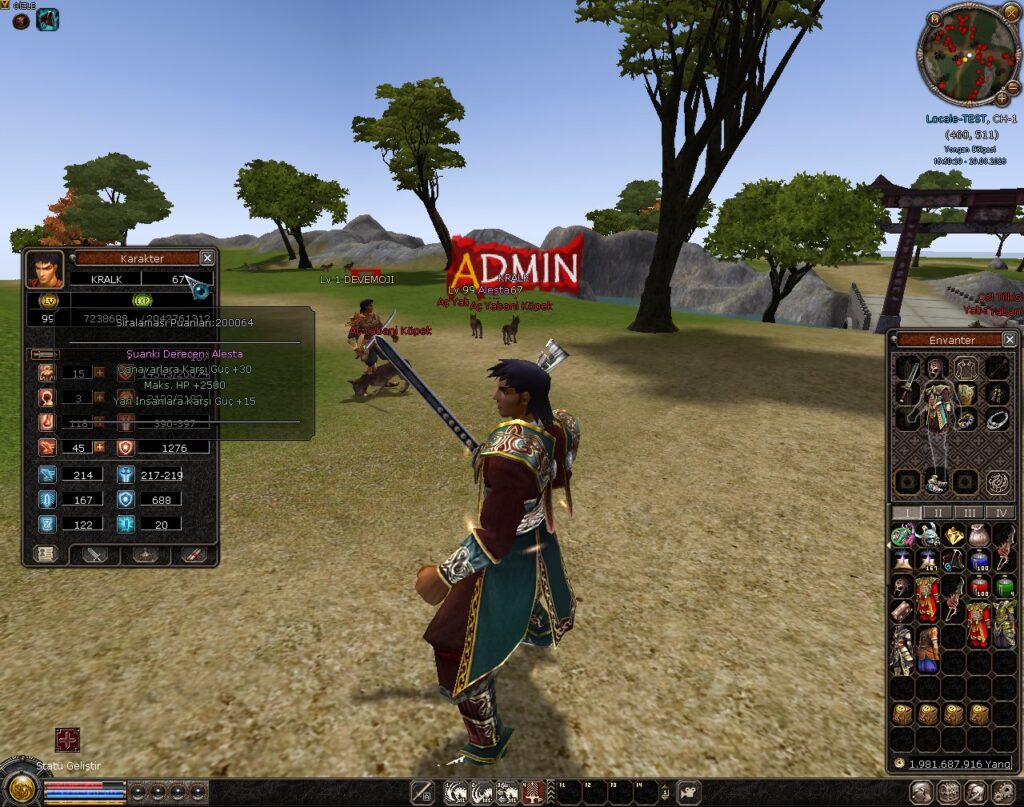Click the character portrait in Karakter window
This screenshot has width=1024, height=807.
pos(44,270)
